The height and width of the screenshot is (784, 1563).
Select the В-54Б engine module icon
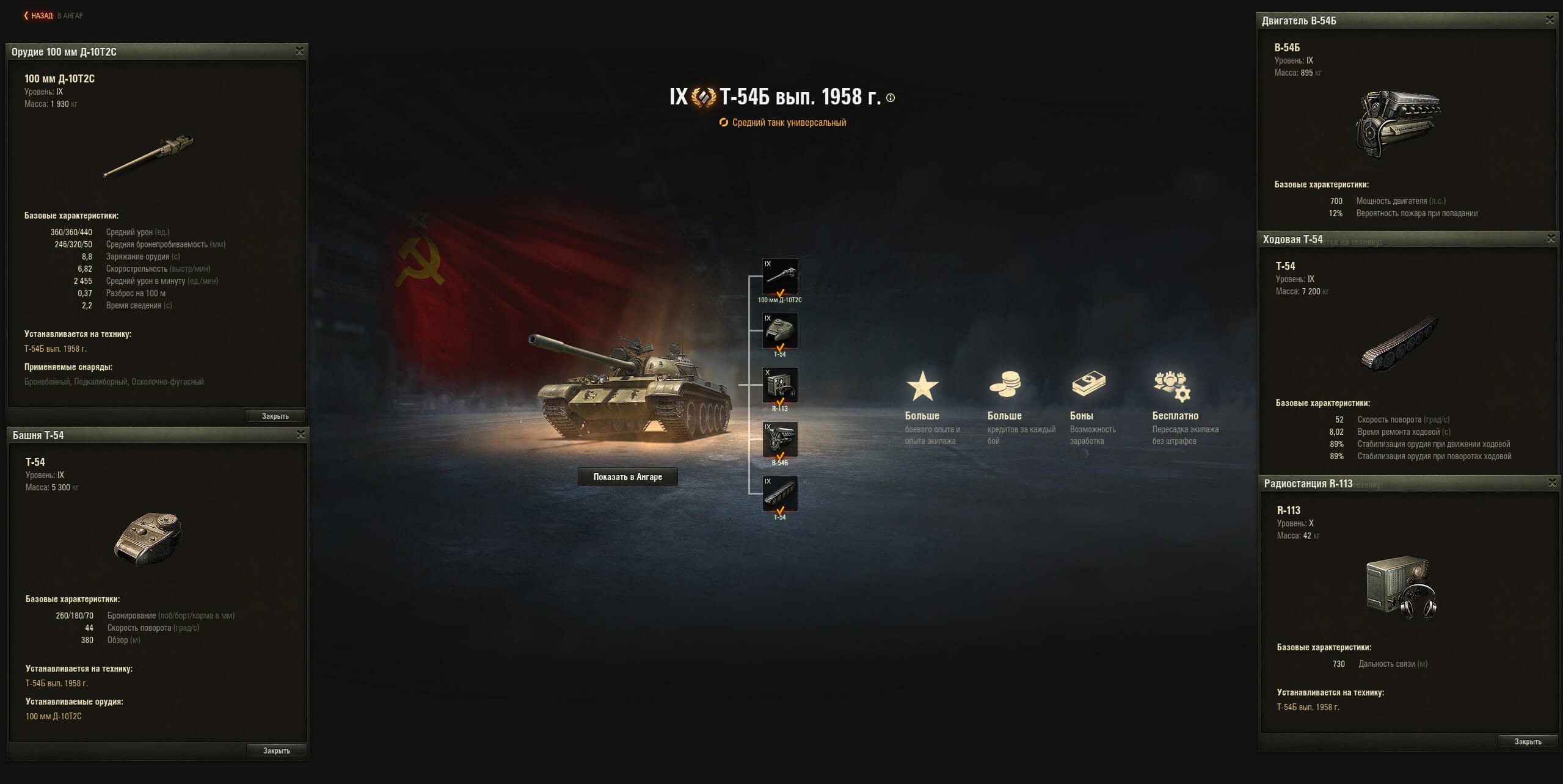tap(780, 440)
